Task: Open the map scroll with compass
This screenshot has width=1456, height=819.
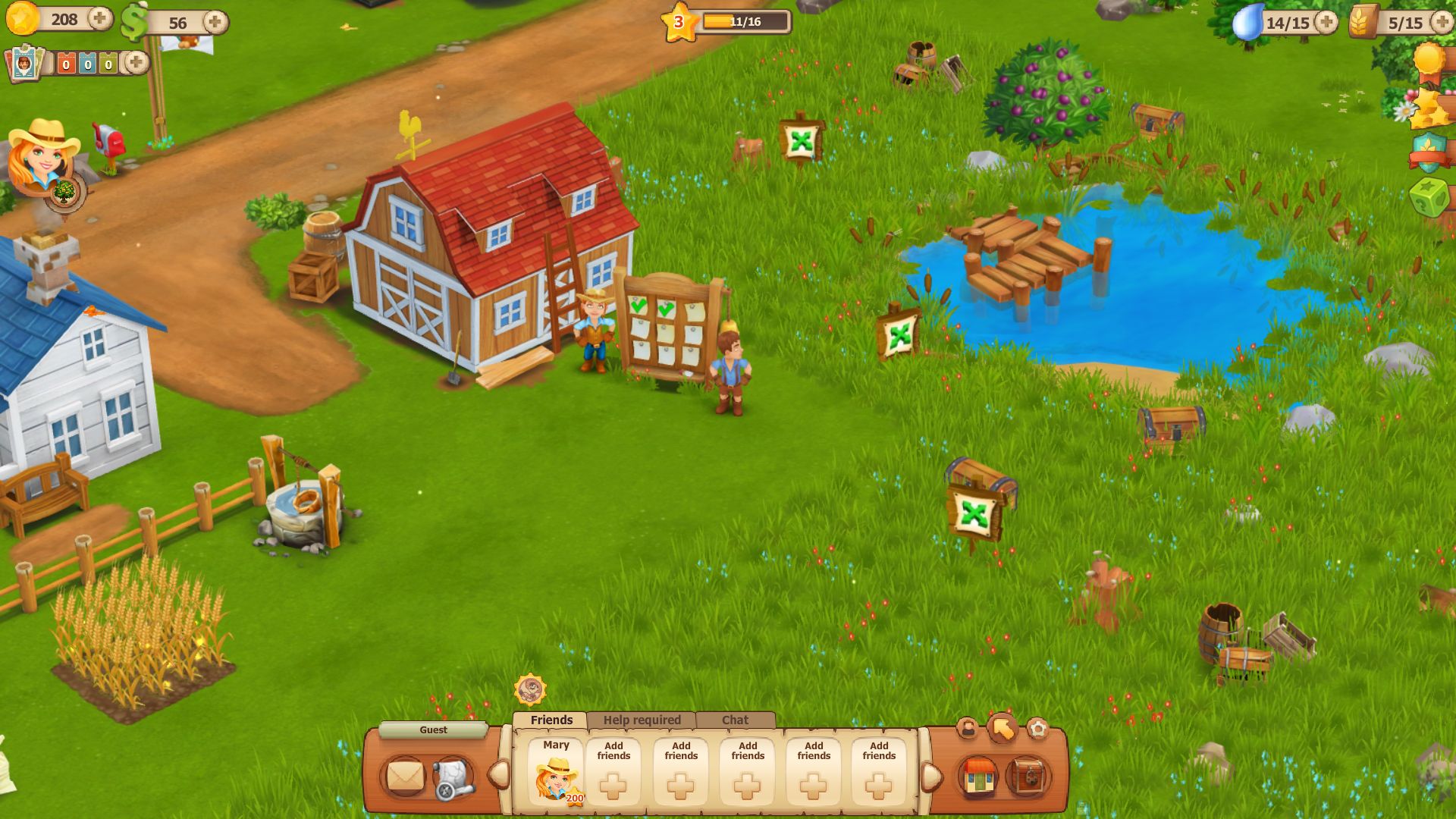Action: [x=453, y=778]
